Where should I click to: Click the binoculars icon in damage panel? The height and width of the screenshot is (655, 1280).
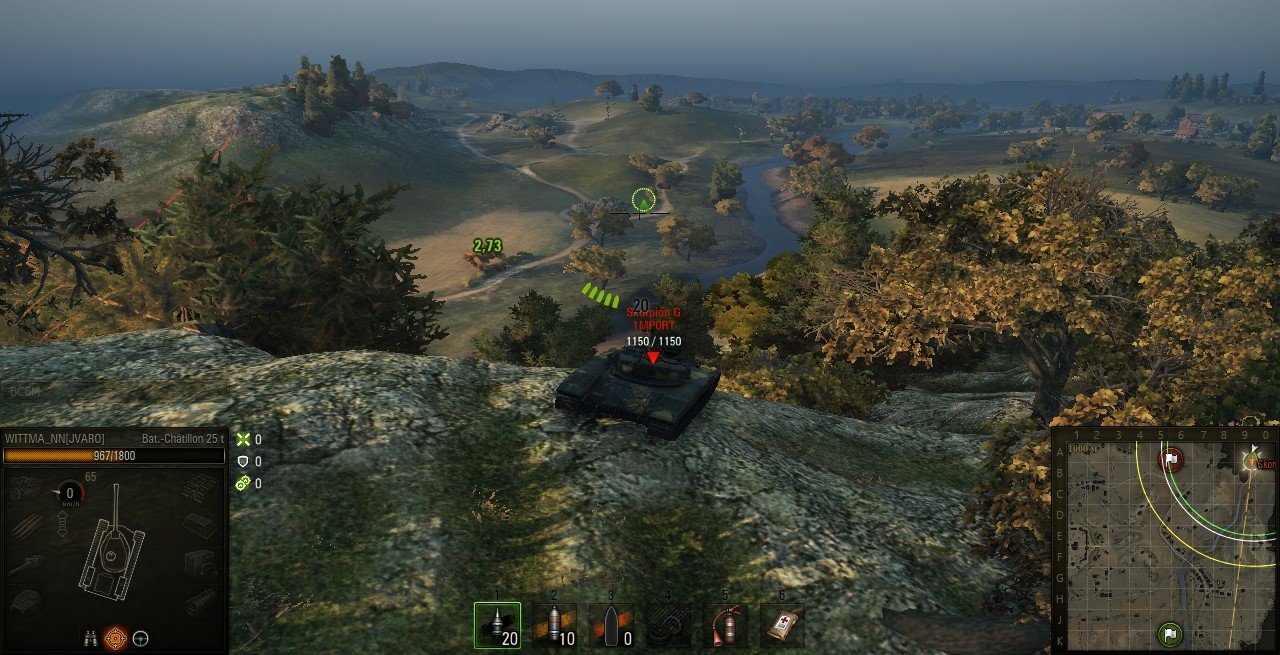(x=91, y=637)
